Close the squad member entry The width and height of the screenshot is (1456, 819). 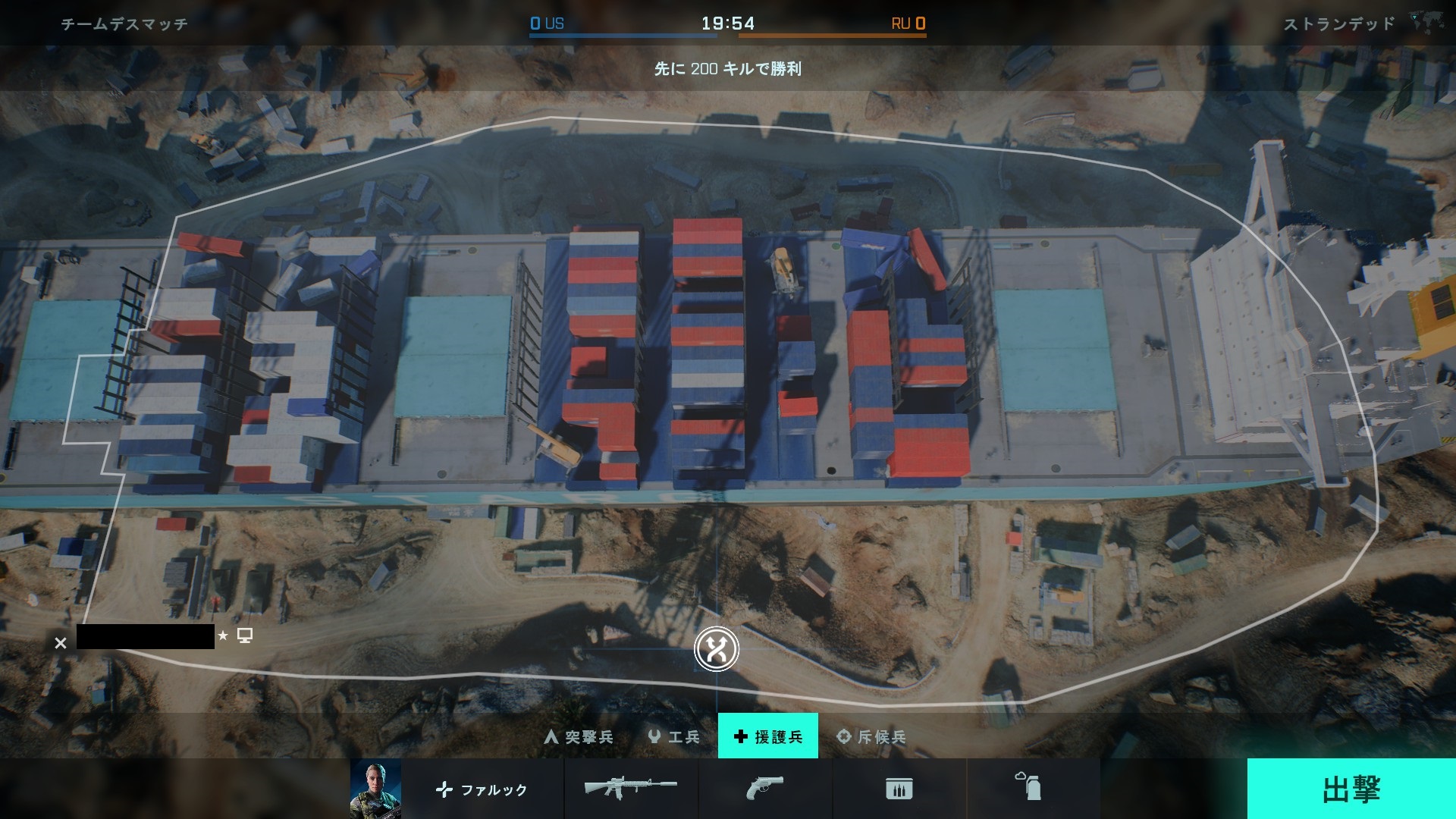pos(61,643)
